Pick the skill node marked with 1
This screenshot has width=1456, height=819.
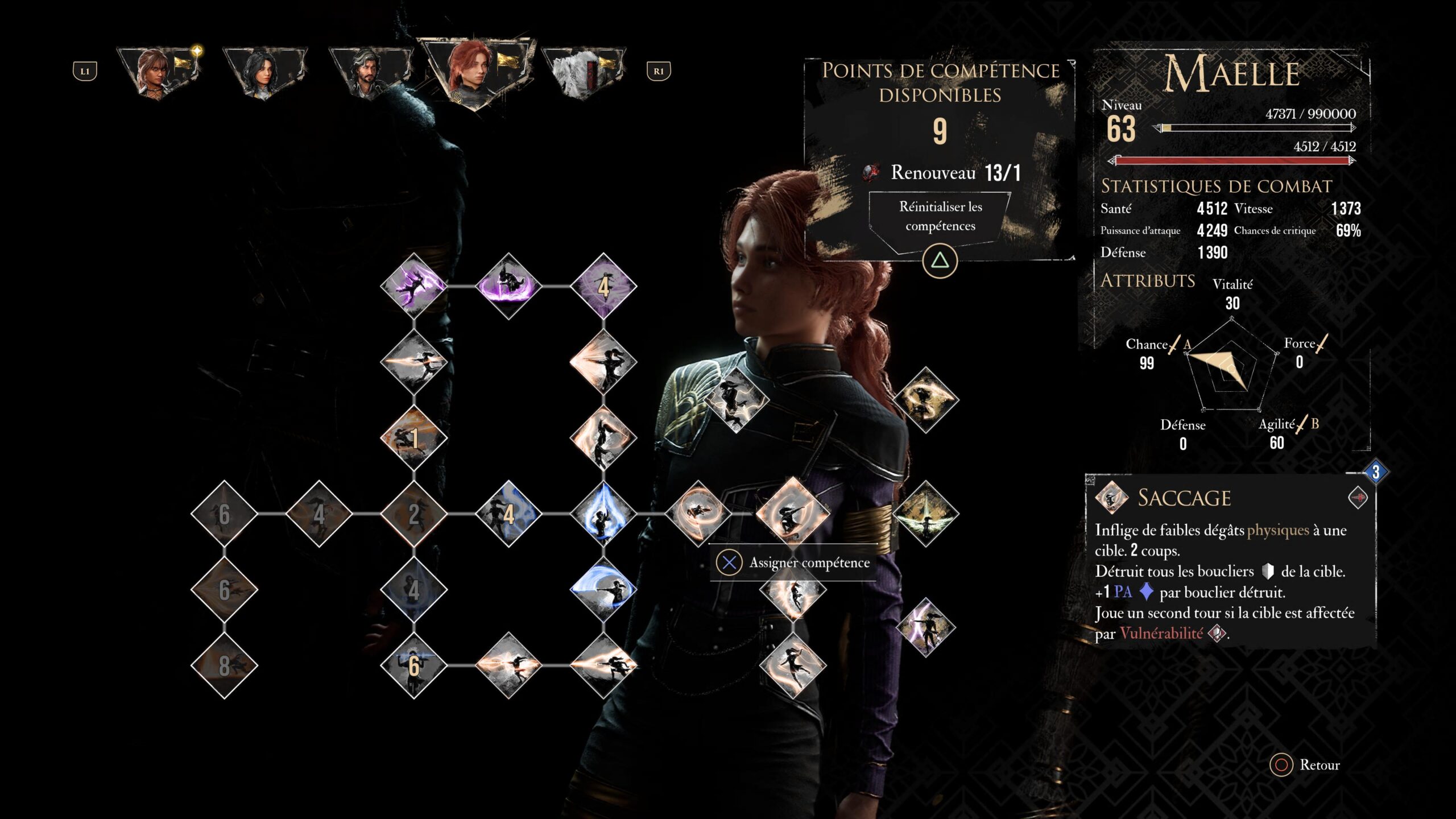[413, 438]
